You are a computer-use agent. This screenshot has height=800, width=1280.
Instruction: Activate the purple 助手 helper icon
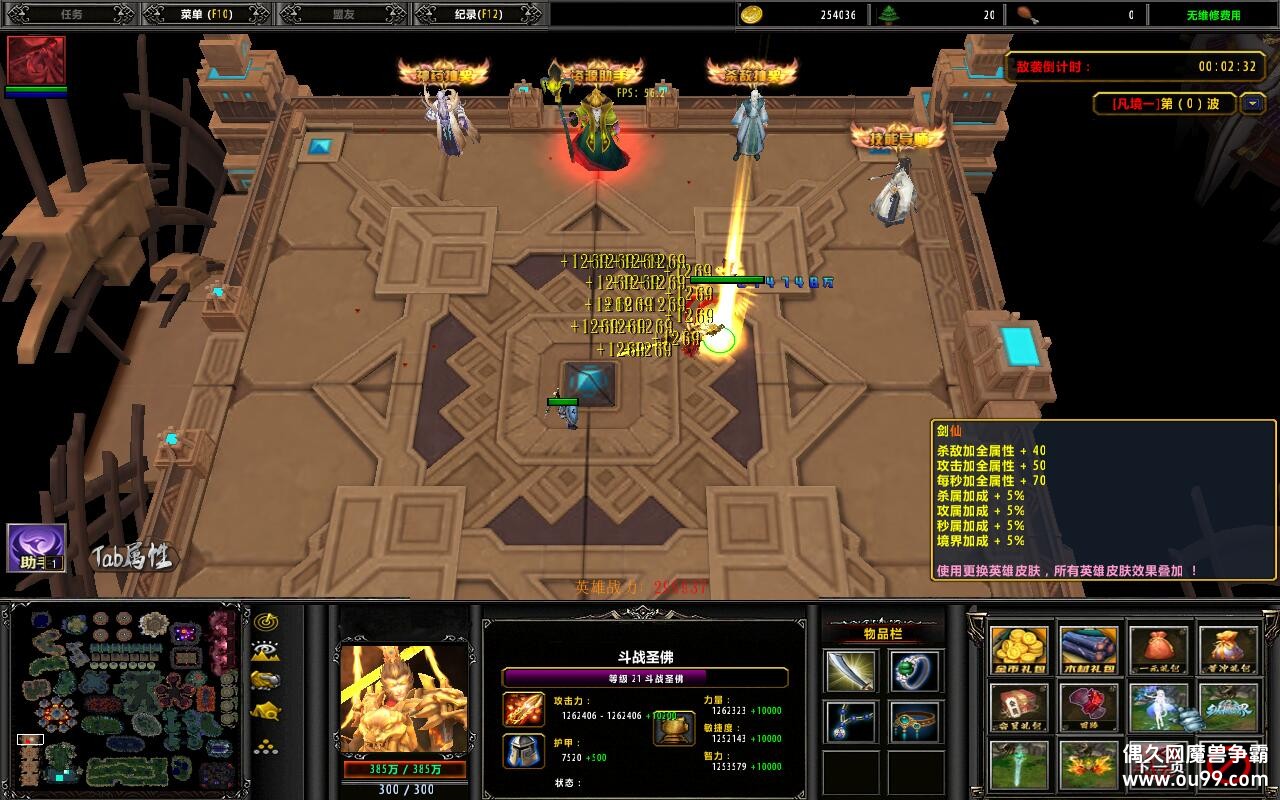click(x=37, y=548)
